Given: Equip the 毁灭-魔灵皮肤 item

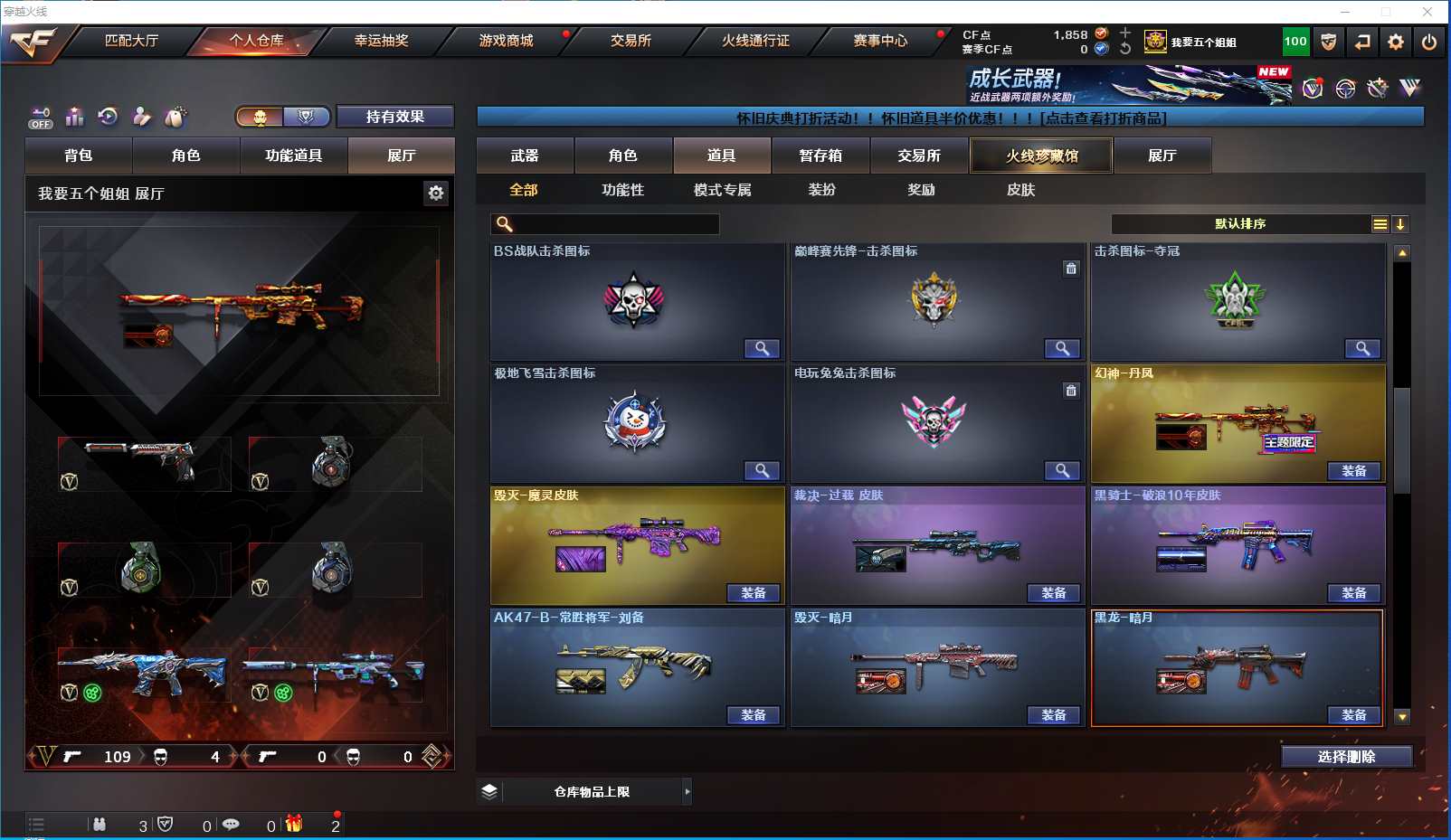Looking at the screenshot, I should [x=754, y=593].
